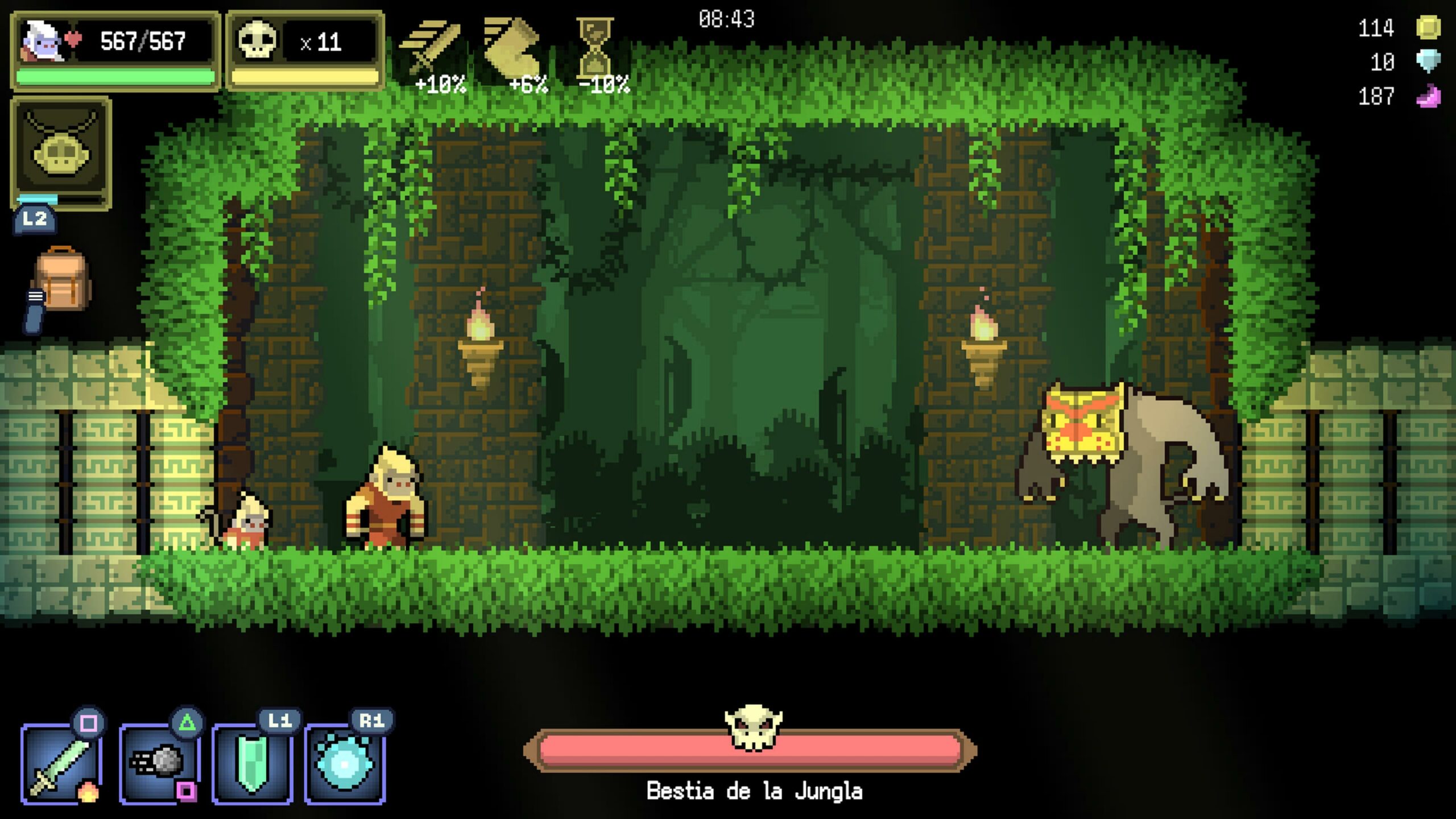Select the skull lives counter icon
The width and height of the screenshot is (1456, 819).
click(258, 40)
